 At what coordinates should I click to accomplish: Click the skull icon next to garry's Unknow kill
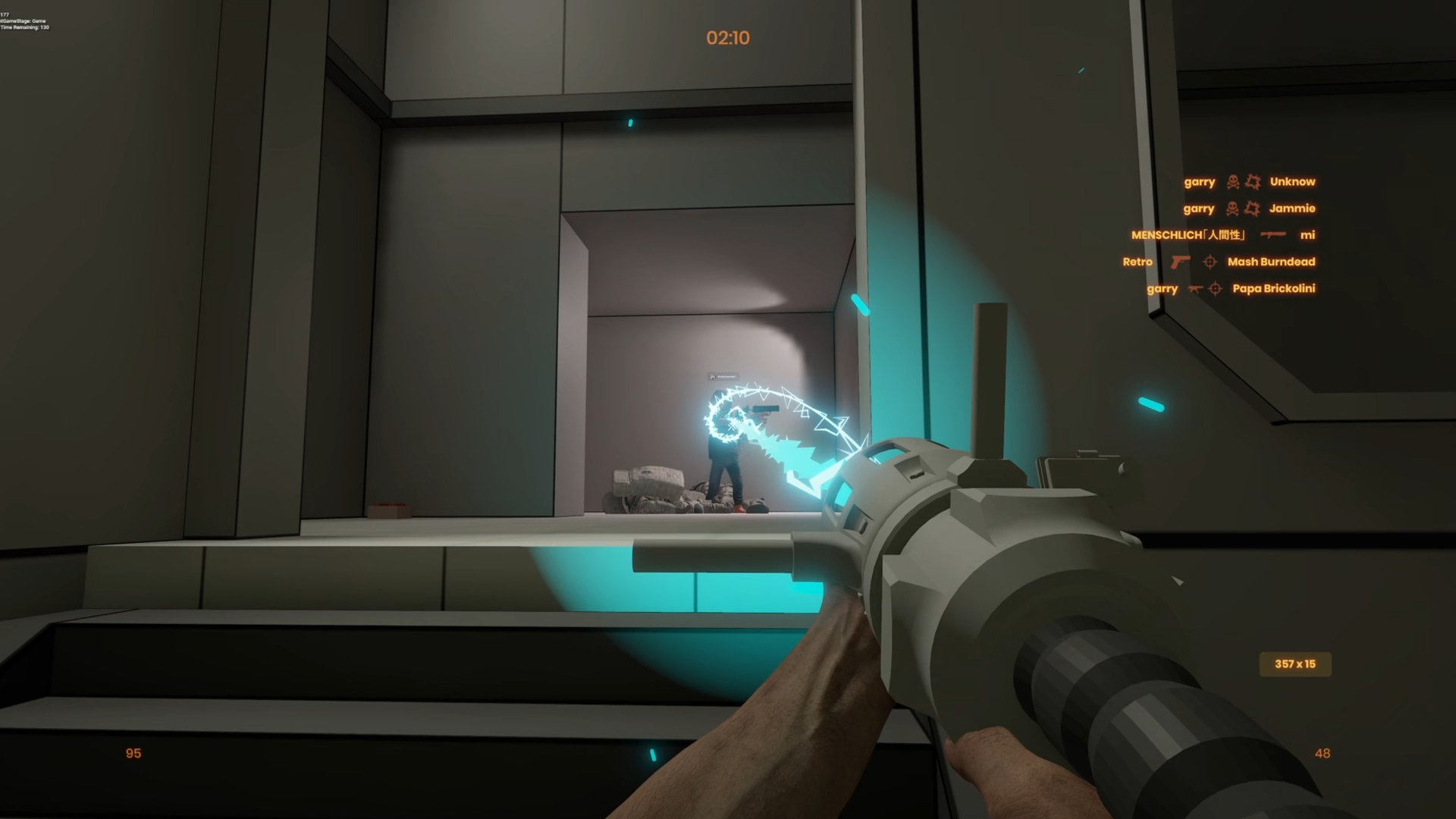click(1232, 182)
